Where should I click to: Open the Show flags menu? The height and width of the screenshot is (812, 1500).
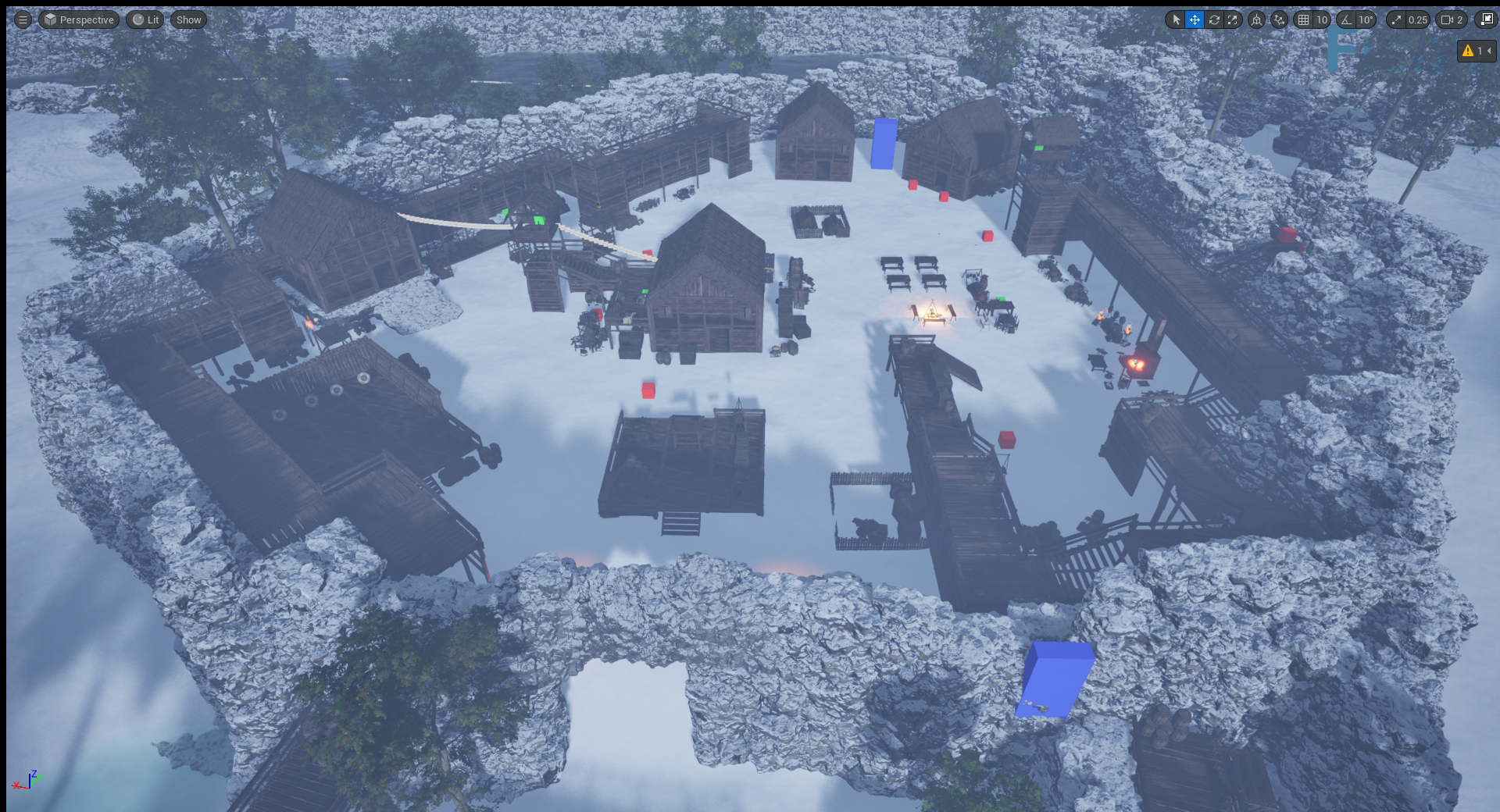click(x=188, y=20)
